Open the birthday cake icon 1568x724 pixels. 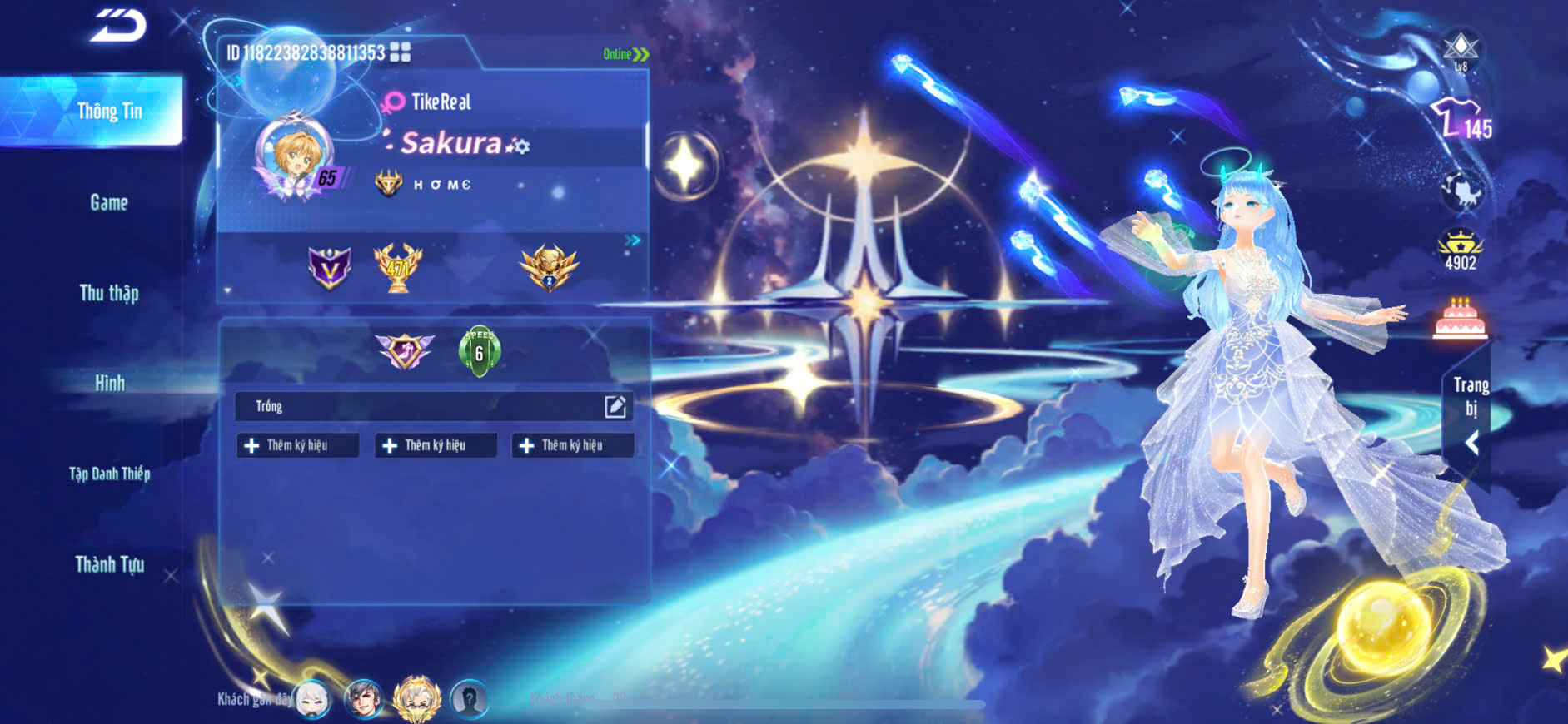pos(1460,319)
